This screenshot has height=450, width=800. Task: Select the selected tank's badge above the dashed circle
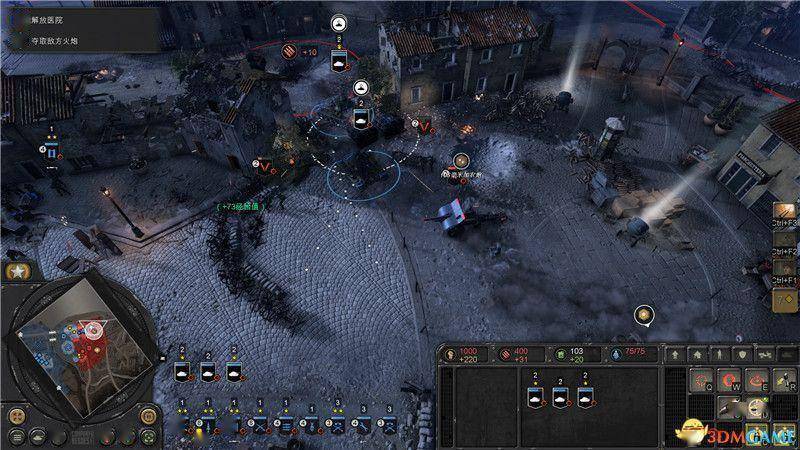click(x=363, y=119)
